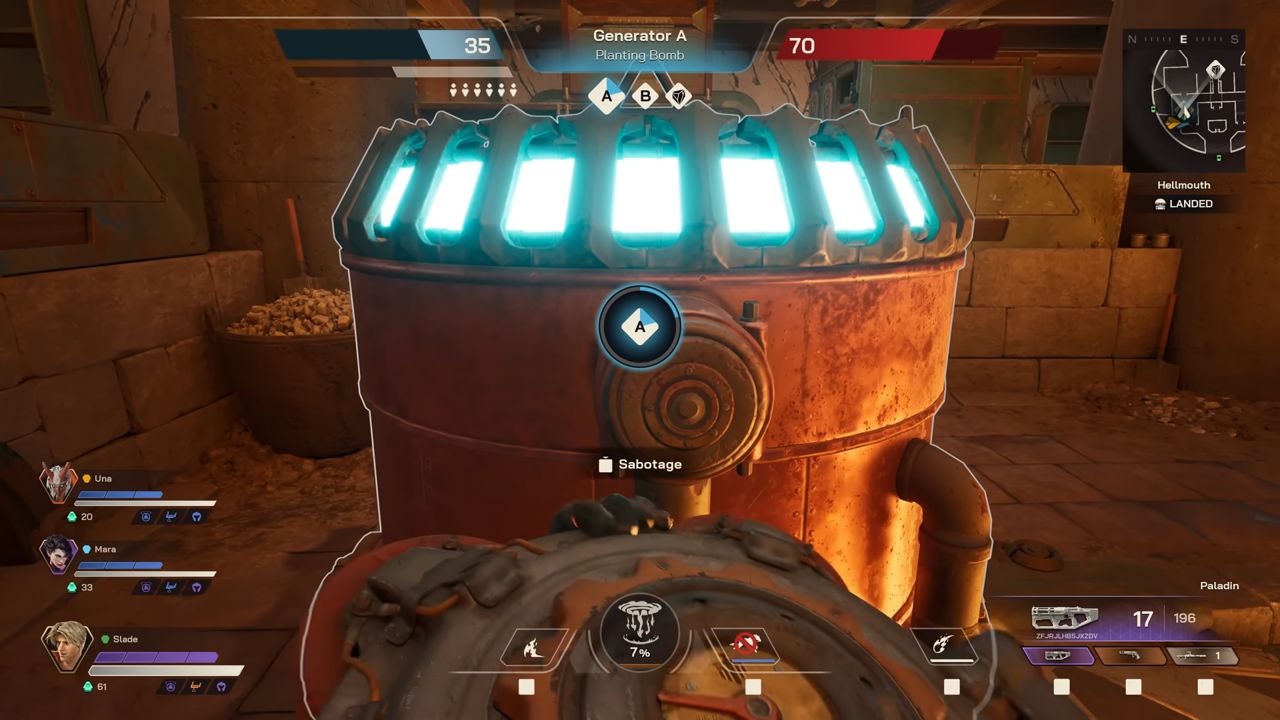1280x720 pixels.
Task: Select the Paladin primary weapon slot
Action: [1057, 657]
